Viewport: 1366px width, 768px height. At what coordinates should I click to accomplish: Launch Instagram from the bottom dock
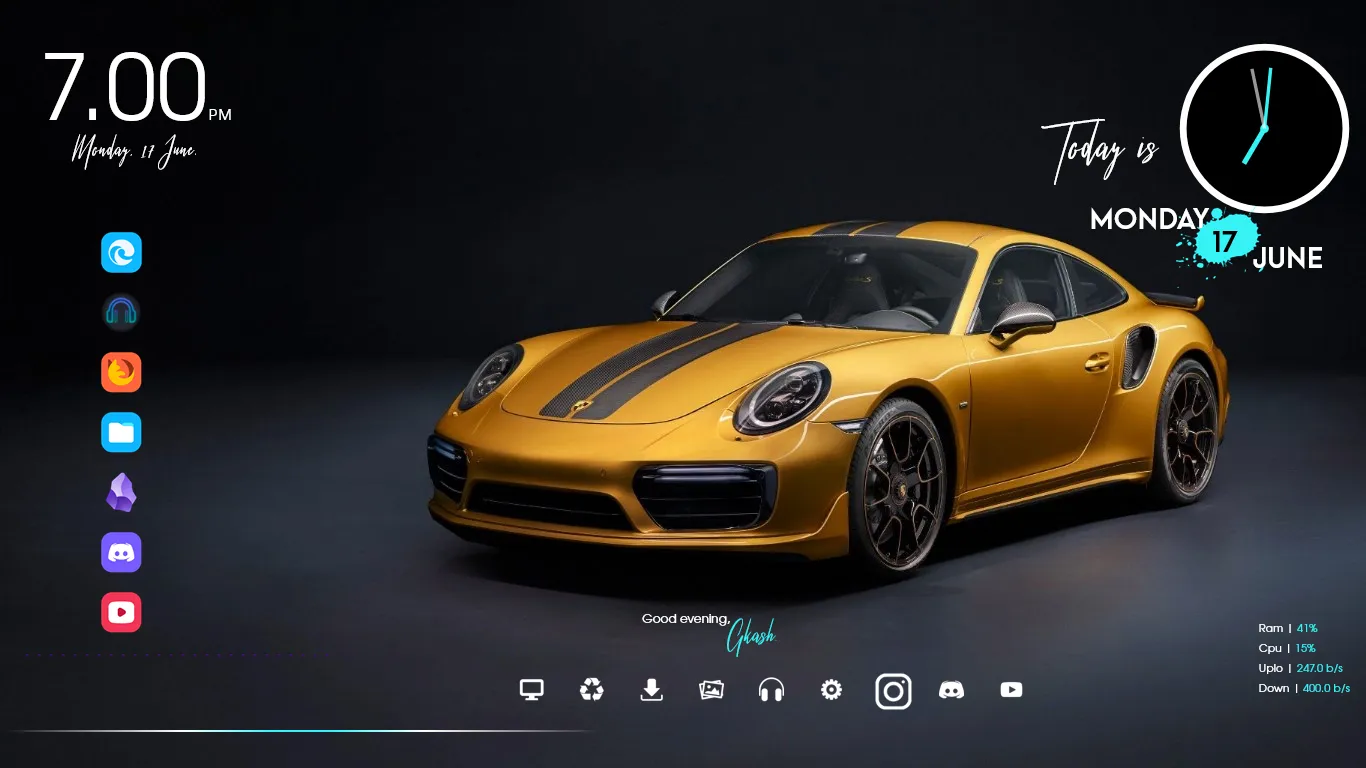tap(893, 690)
